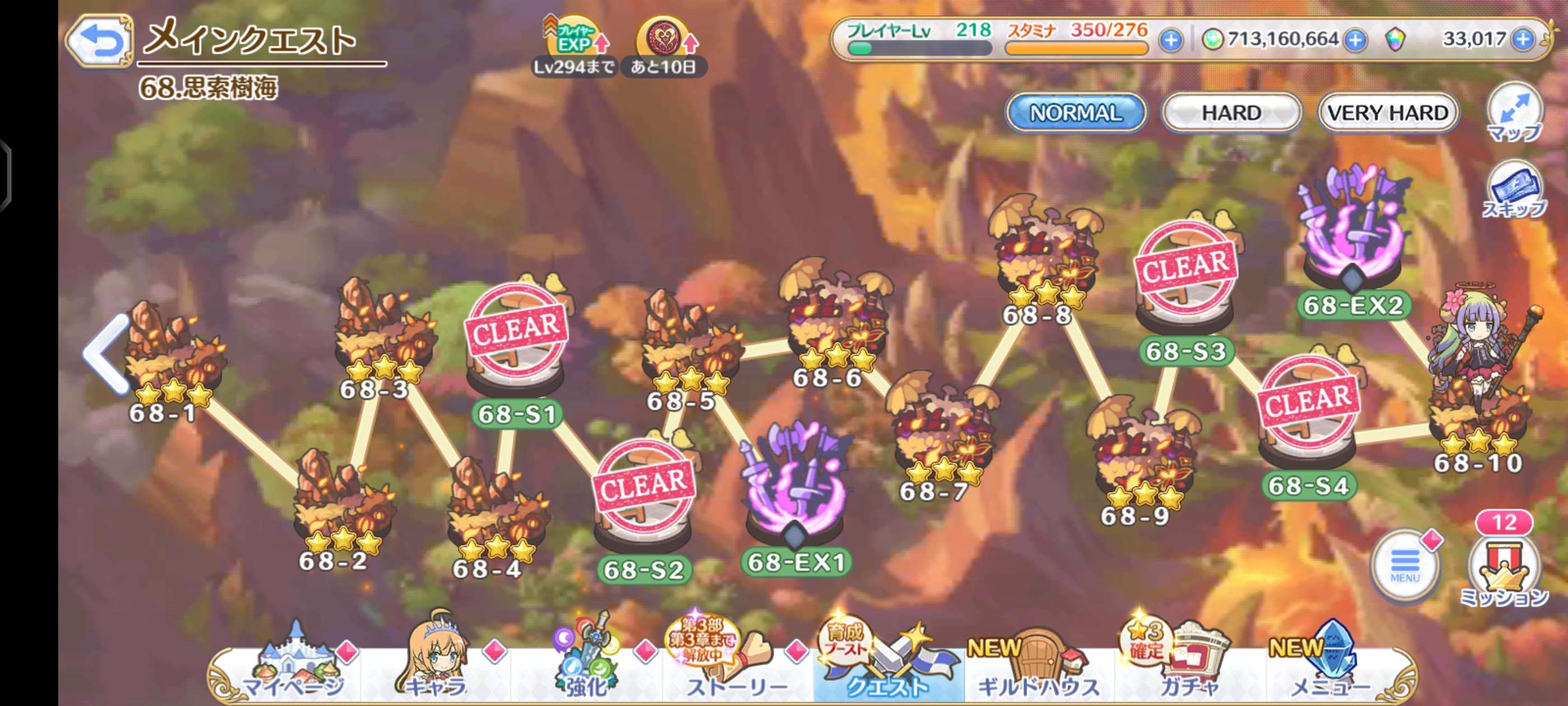Go to previous area with left arrow
This screenshot has width=1568, height=706.
[107, 354]
